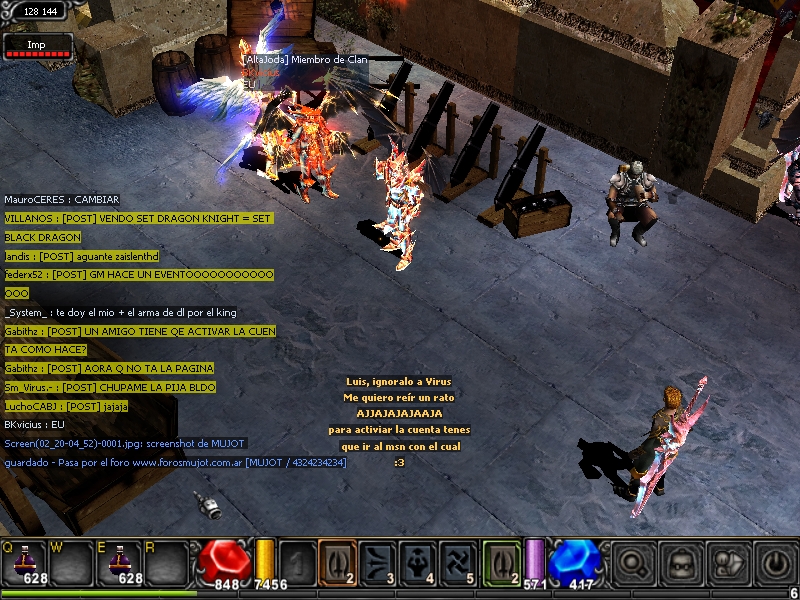Activate the orange-framed skill slot 2
This screenshot has width=800, height=600.
coord(337,561)
